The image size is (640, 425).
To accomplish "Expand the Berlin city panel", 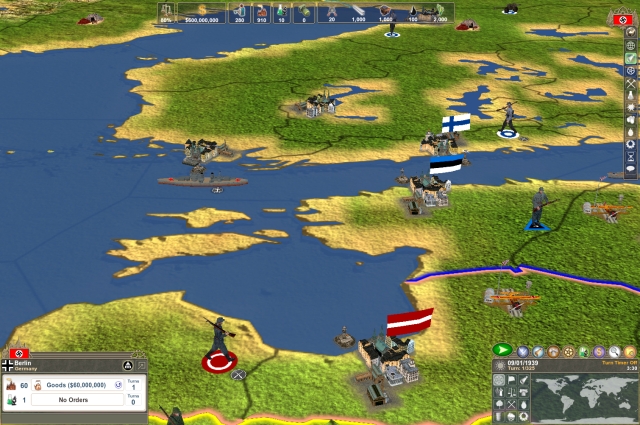I will coord(141,366).
